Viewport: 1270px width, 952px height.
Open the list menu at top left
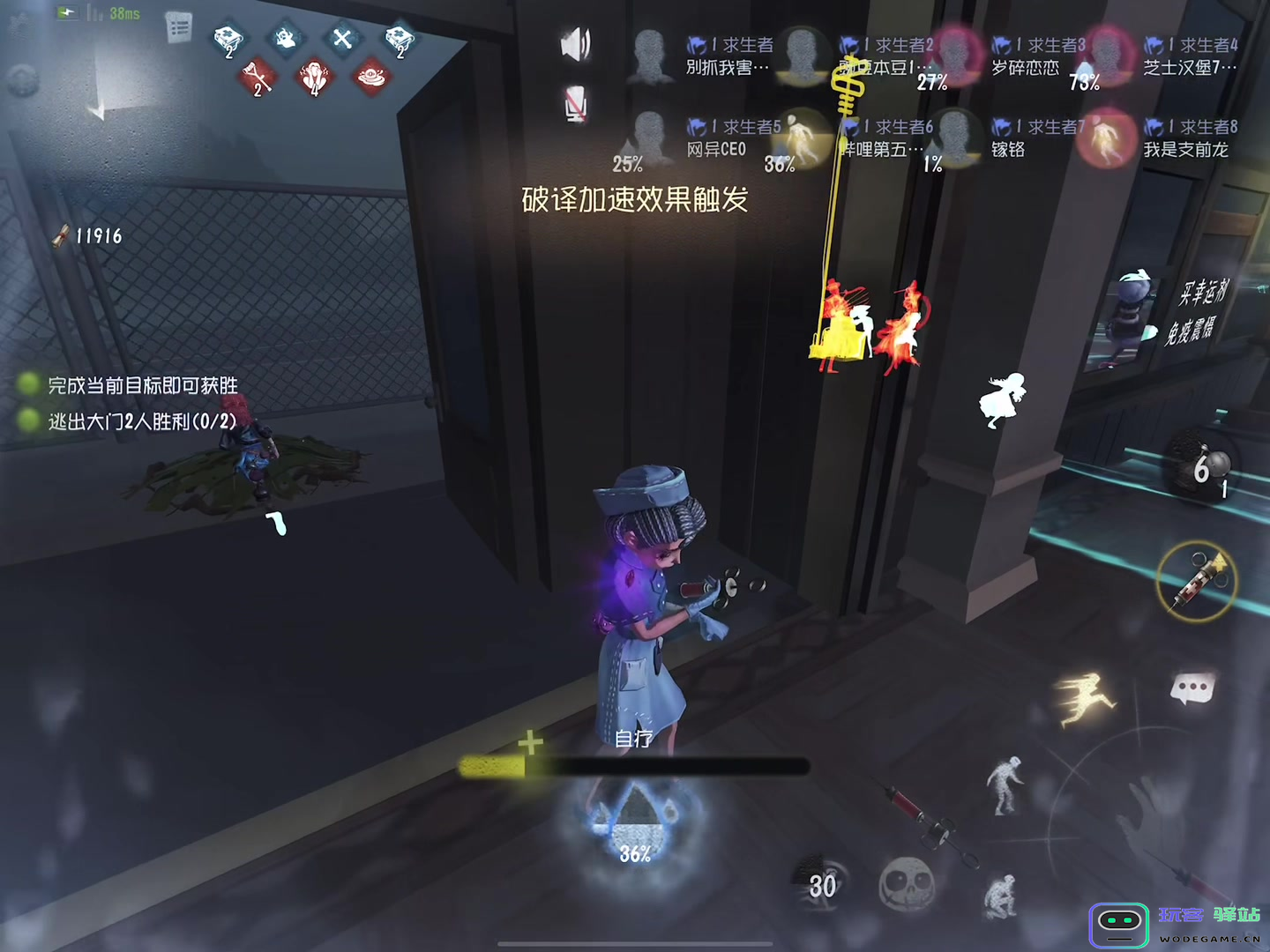coord(181,25)
